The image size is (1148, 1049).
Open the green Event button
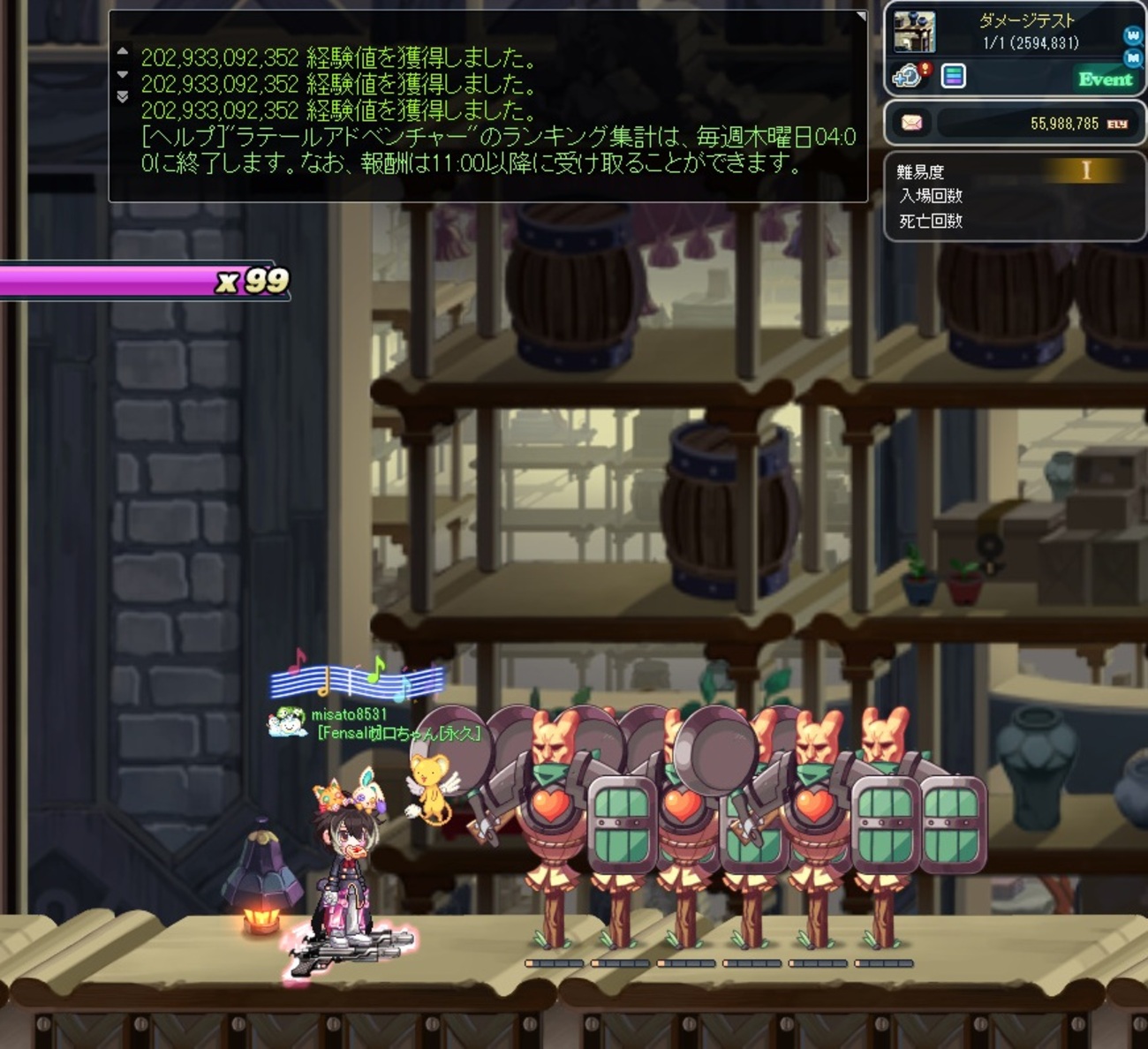click(x=1105, y=79)
